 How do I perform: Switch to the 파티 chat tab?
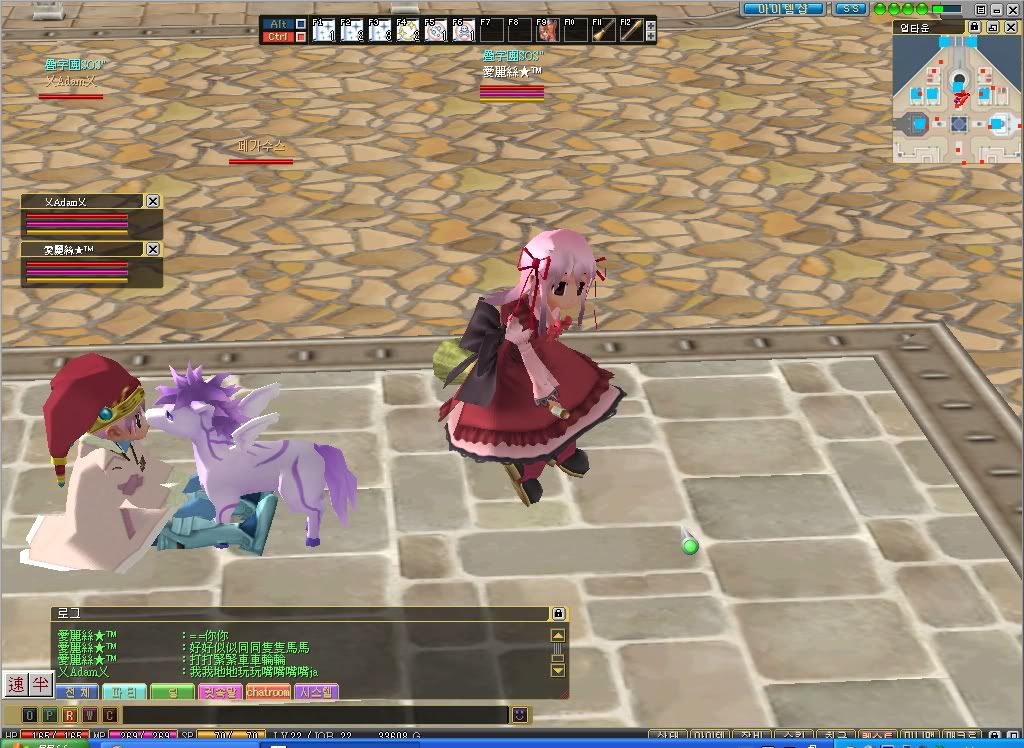tap(124, 692)
